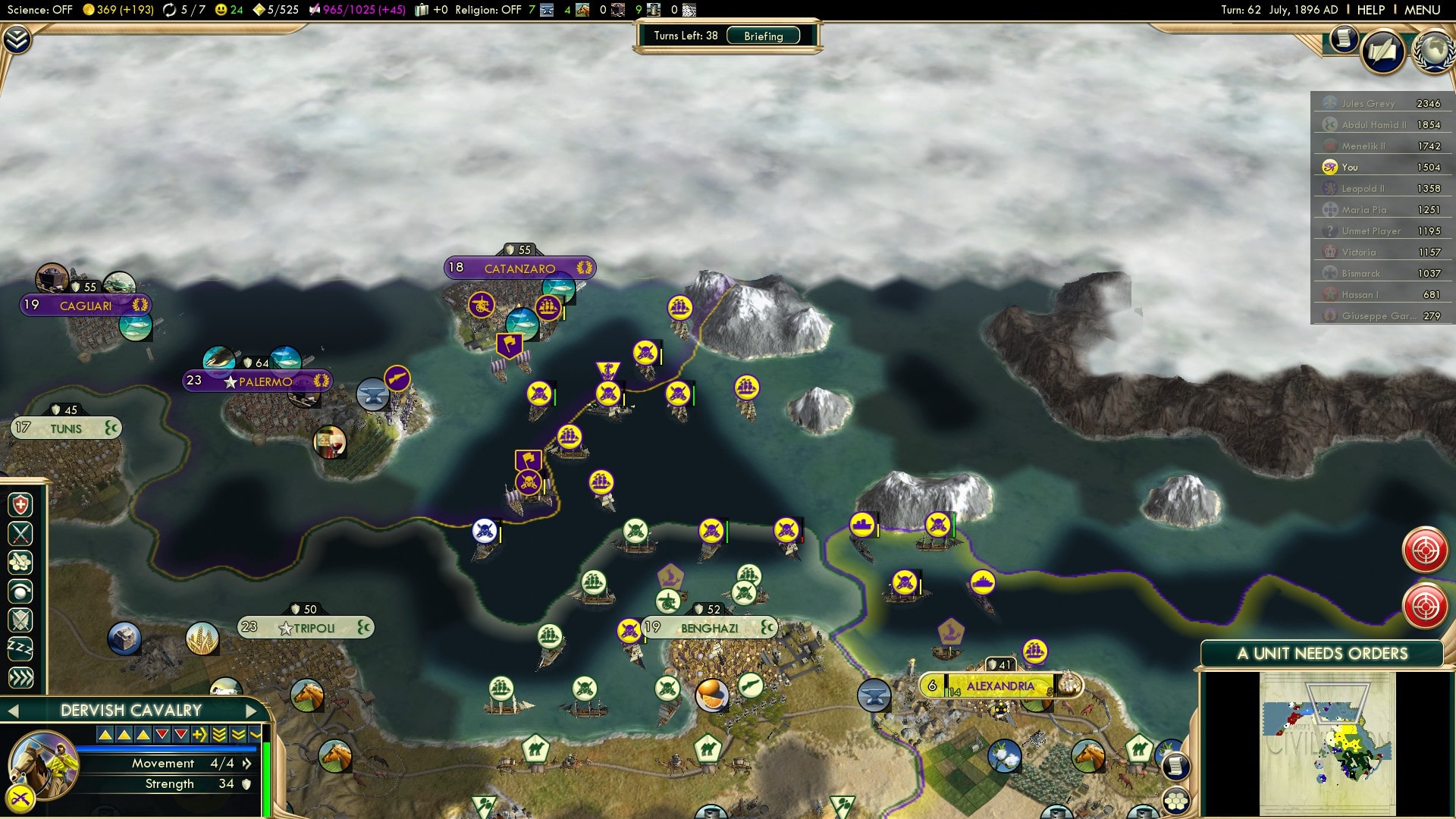Cycle to next unit with right arrow
Image resolution: width=1456 pixels, height=819 pixels.
(253, 711)
